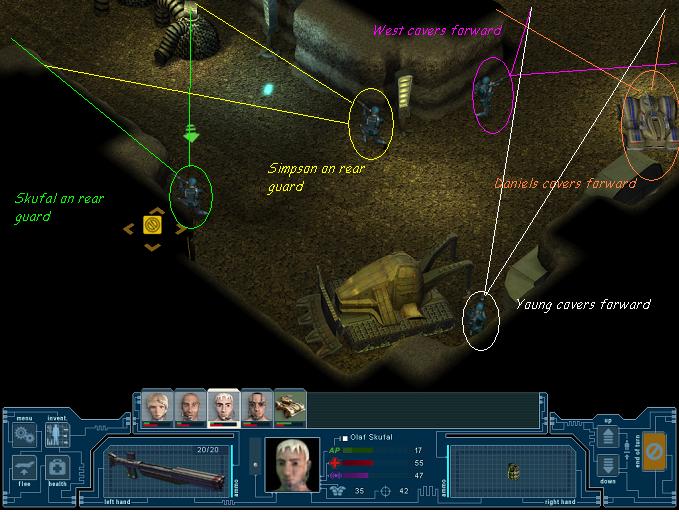Viewport: 679px width, 512px height.
Task: Click the yellow movement cursor marker
Action: pos(153,226)
